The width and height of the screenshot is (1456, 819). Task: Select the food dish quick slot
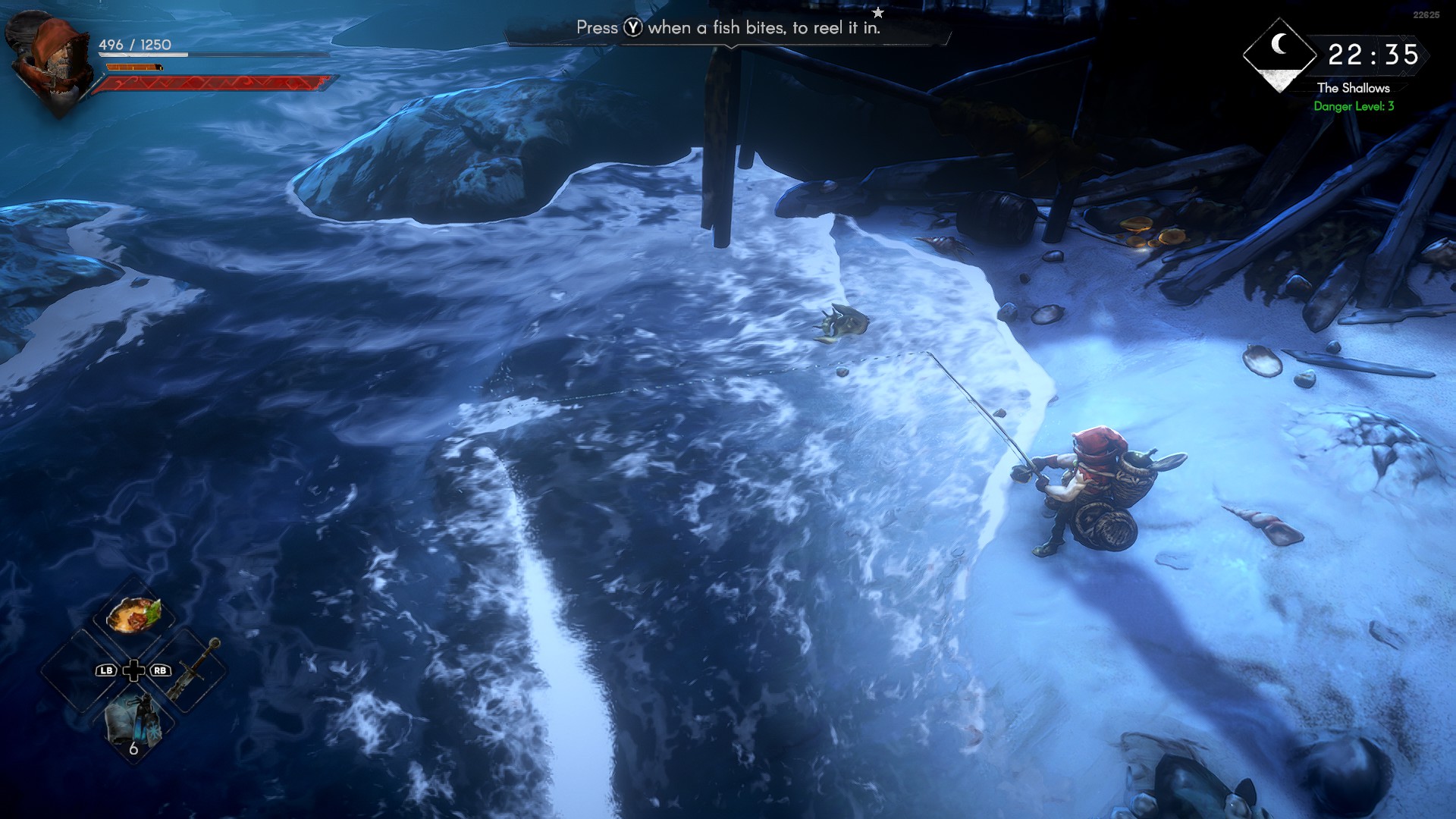point(133,615)
